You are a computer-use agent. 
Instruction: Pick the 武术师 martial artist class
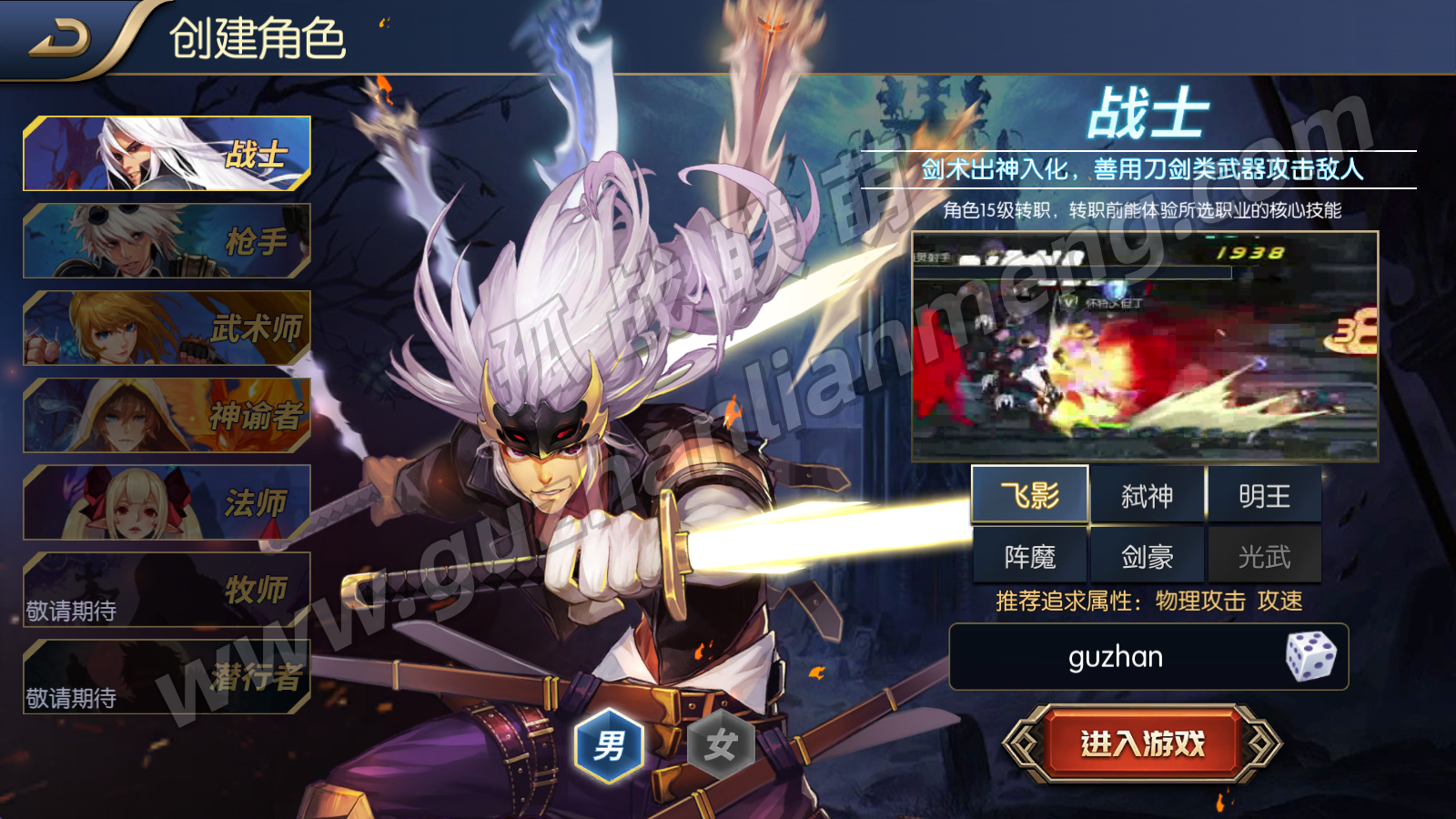[x=167, y=329]
